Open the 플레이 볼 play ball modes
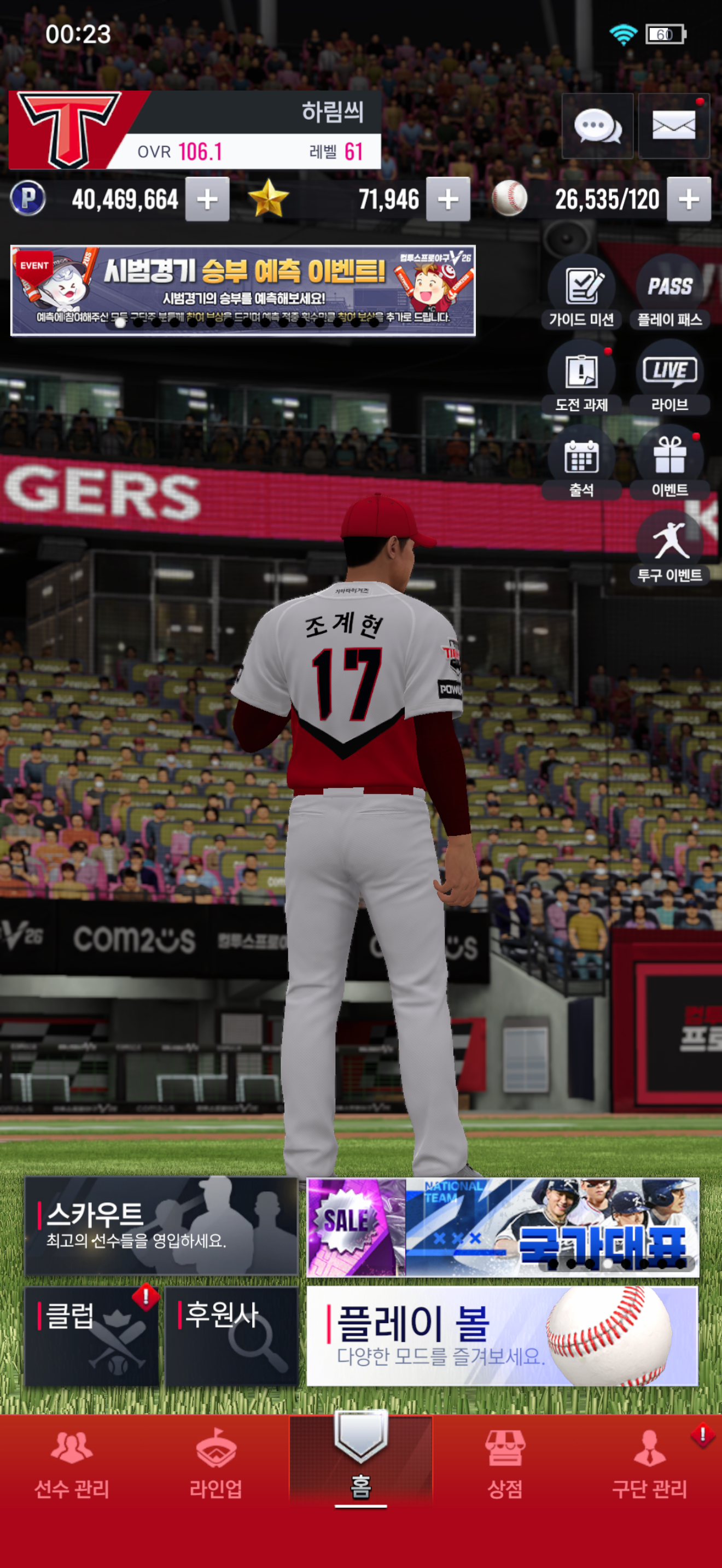Screen dimensions: 722x1568 pyautogui.click(x=502, y=1336)
